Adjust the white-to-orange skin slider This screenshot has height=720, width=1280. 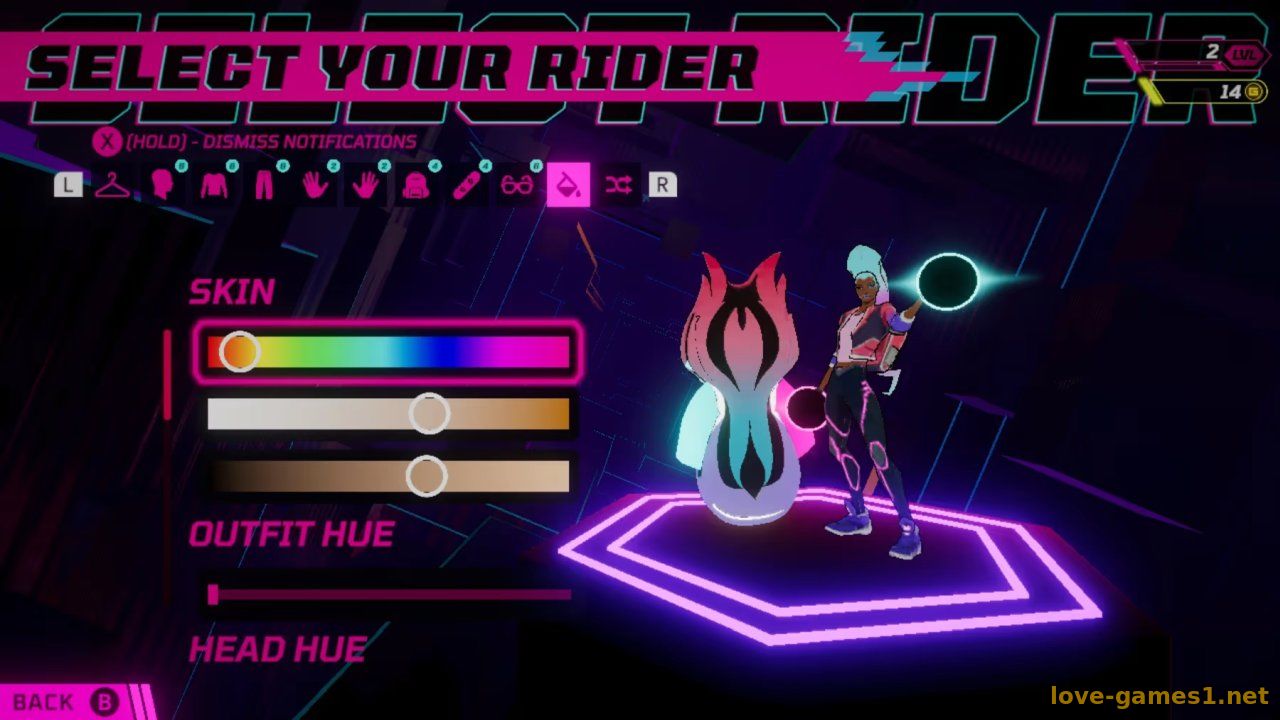point(388,414)
